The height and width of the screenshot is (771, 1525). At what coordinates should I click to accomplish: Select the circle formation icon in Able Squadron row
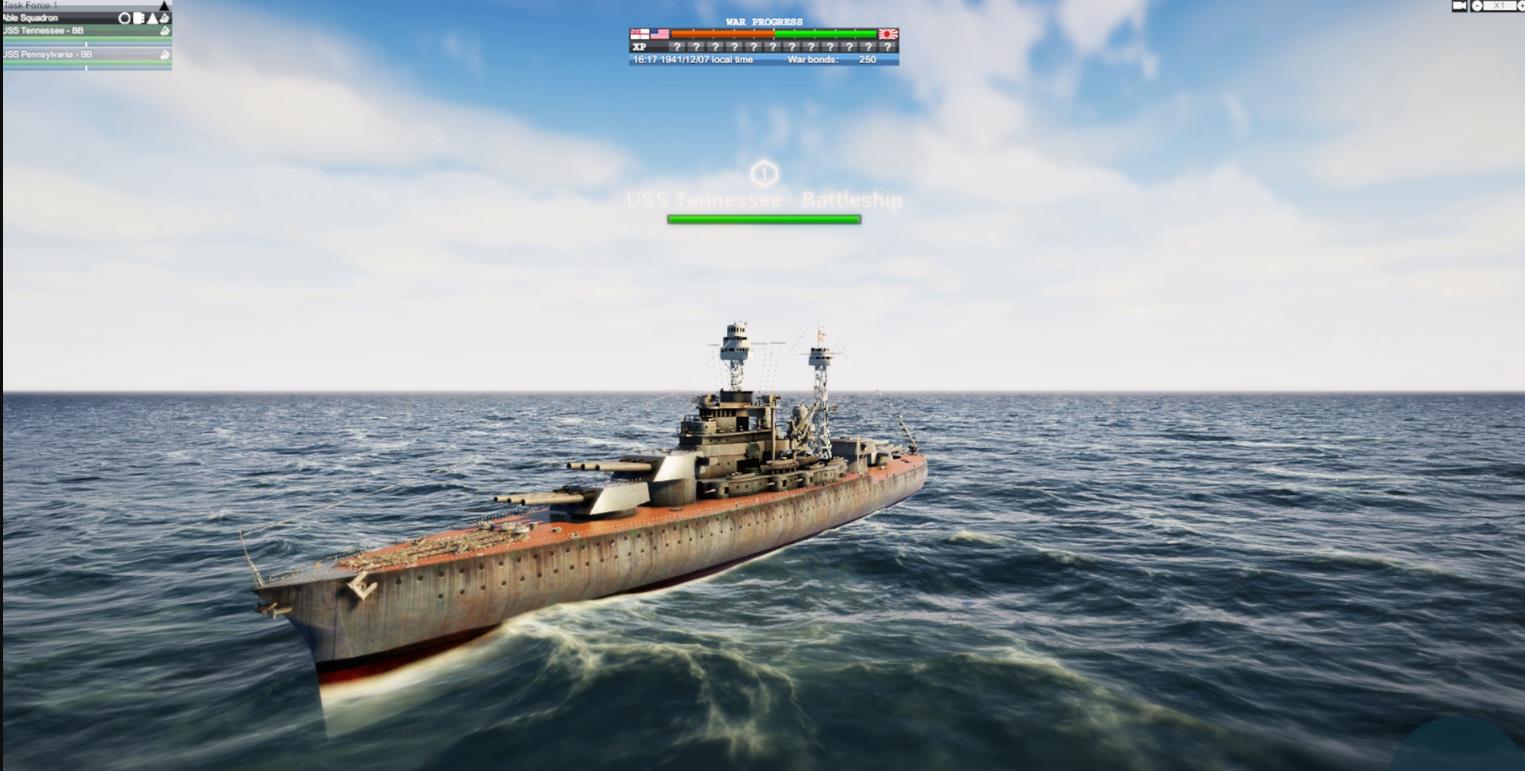tap(124, 18)
